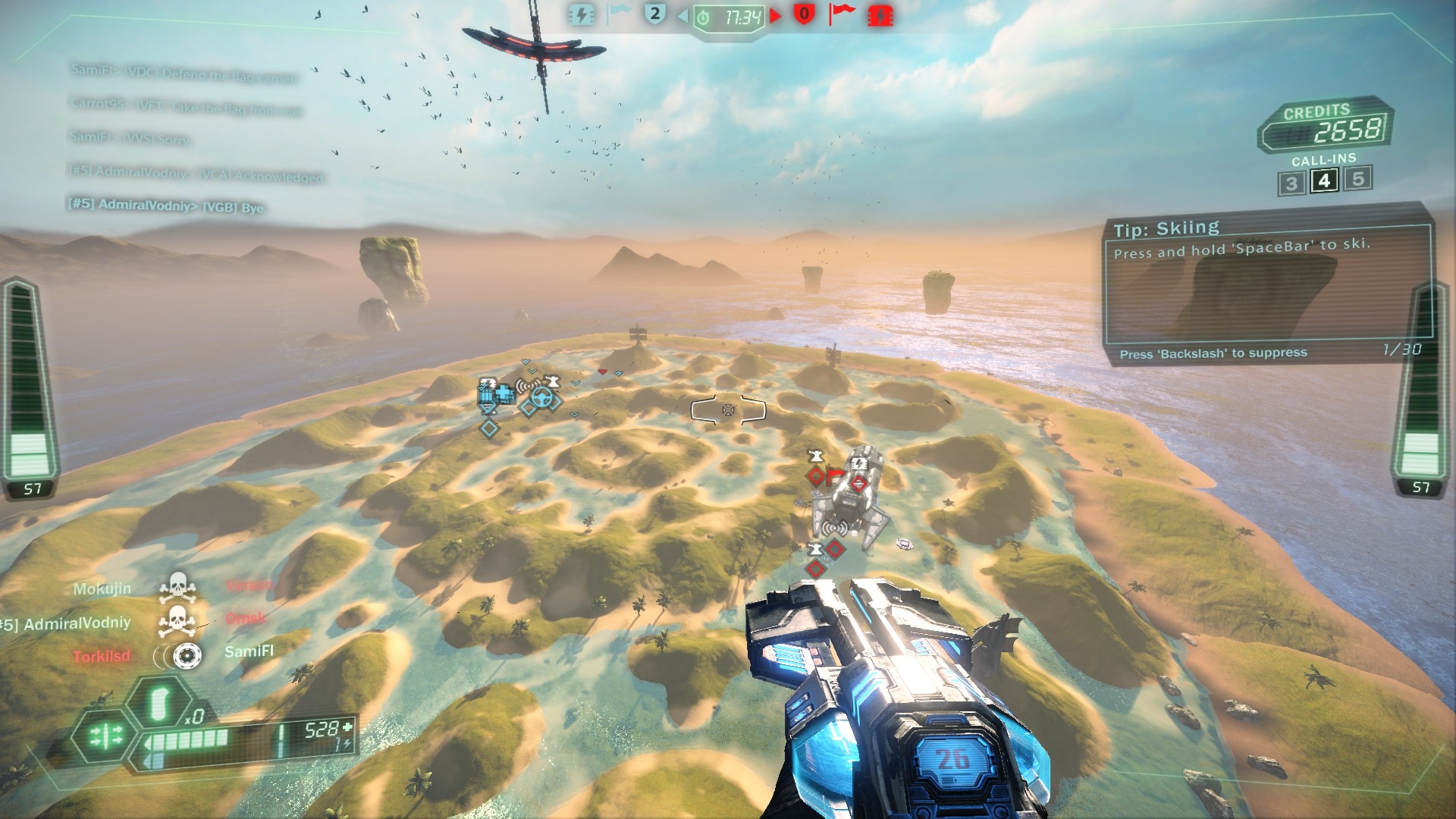Select call-in slot 5

tap(1358, 179)
